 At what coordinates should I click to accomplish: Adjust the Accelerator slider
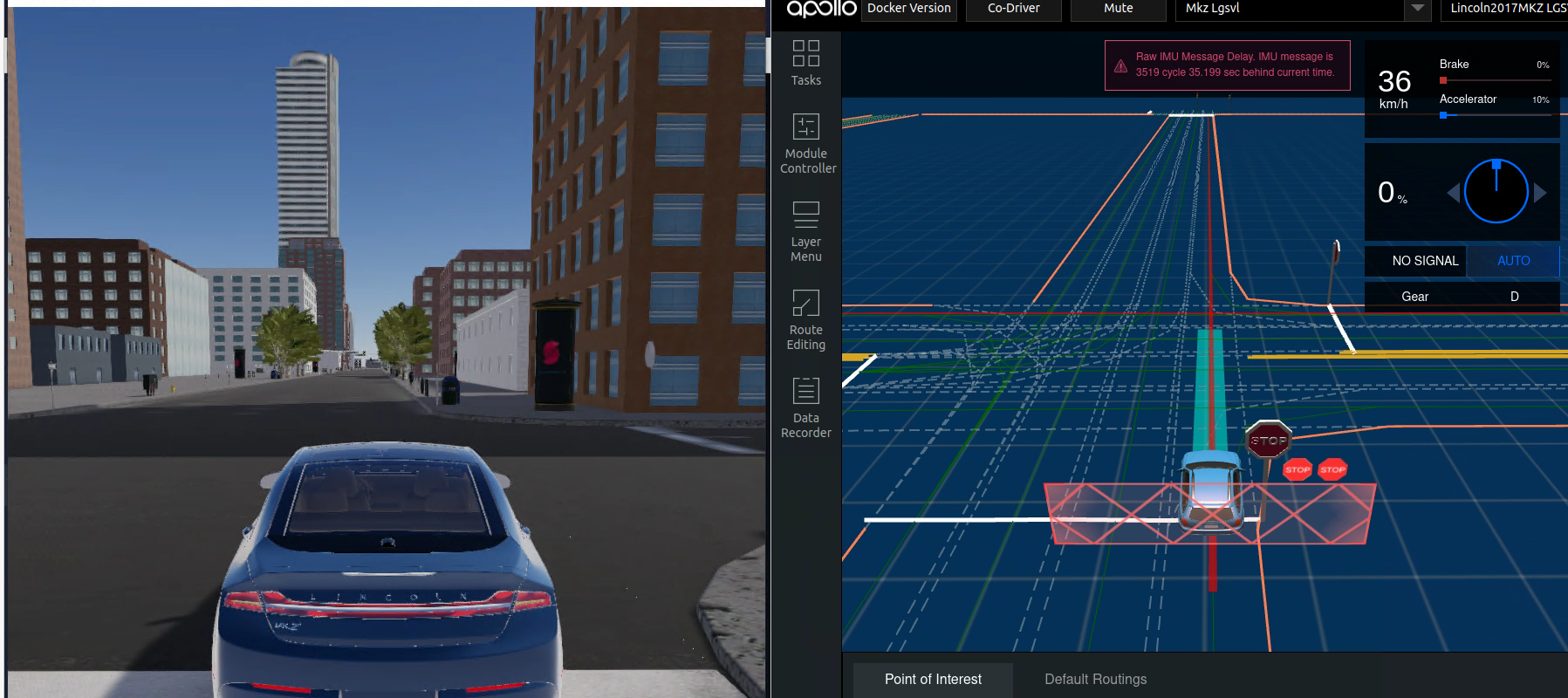click(1444, 113)
